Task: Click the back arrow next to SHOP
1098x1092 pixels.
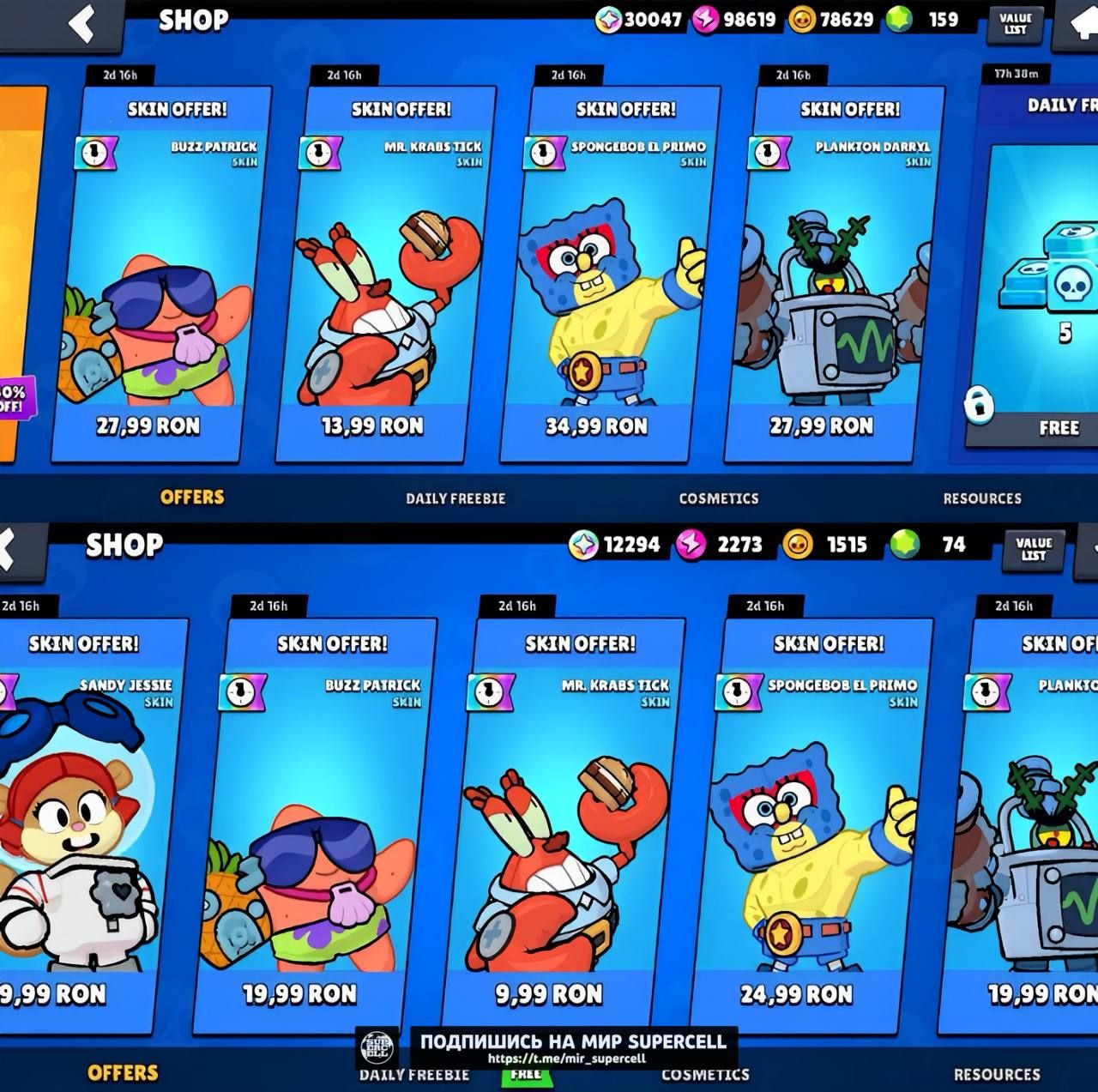Action: [80, 21]
